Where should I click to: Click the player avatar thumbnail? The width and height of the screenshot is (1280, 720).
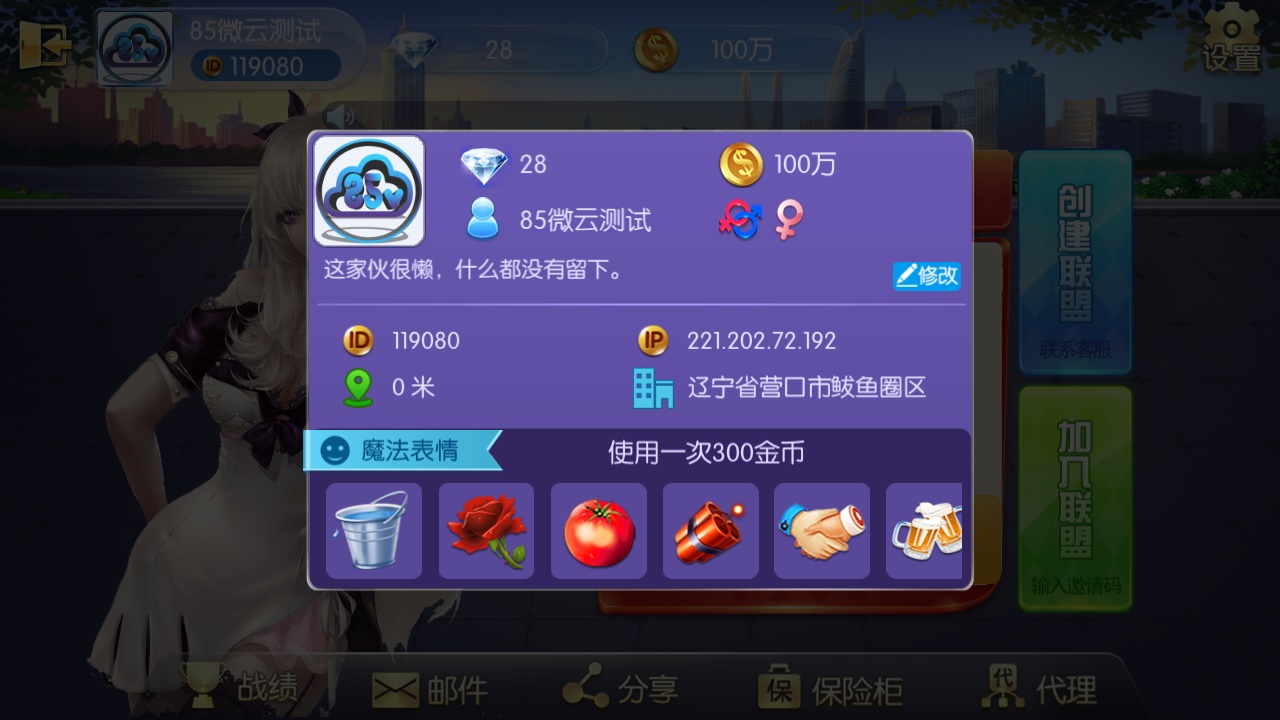coord(367,191)
